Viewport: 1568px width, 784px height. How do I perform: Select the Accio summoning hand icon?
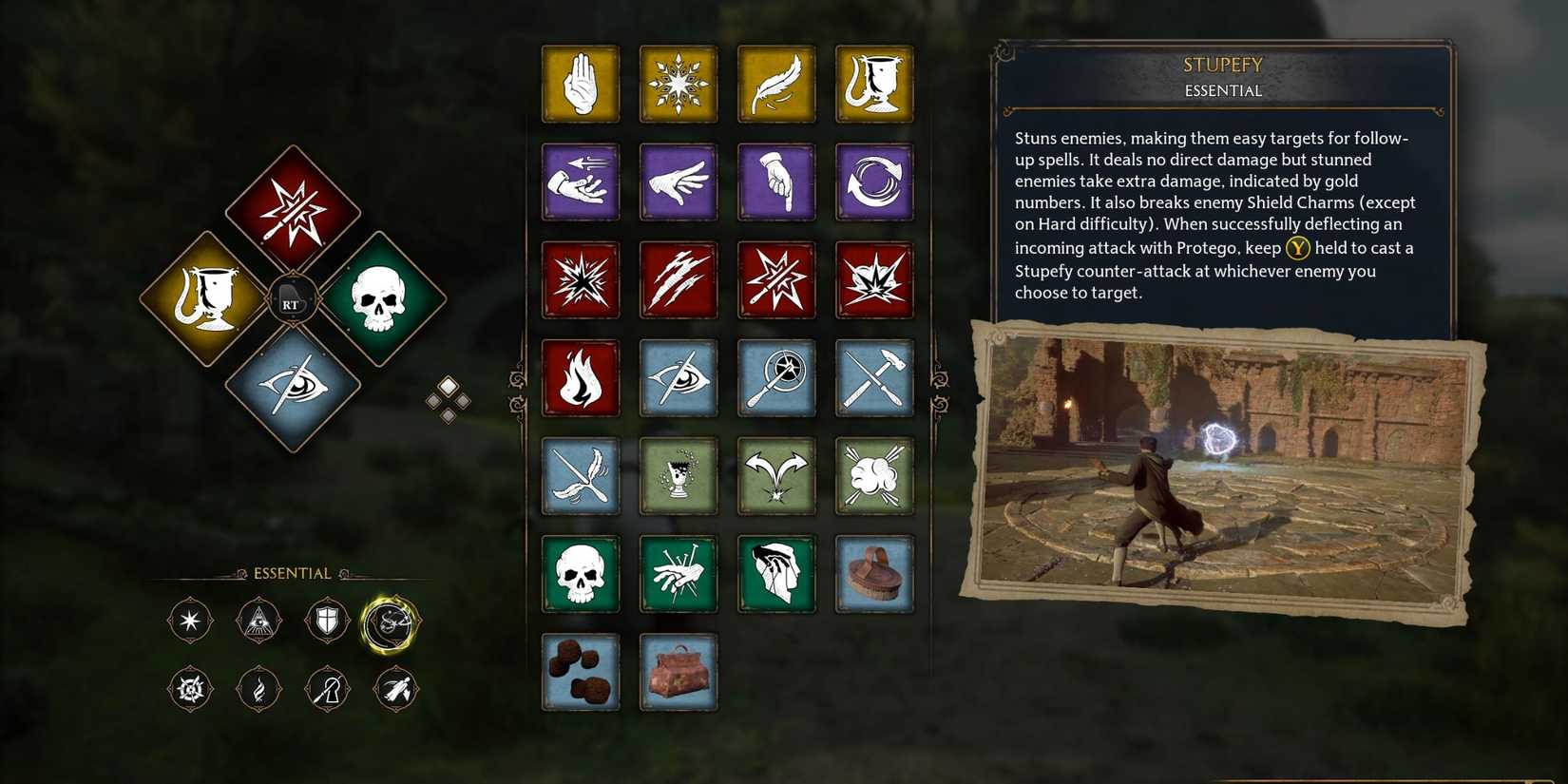click(581, 182)
